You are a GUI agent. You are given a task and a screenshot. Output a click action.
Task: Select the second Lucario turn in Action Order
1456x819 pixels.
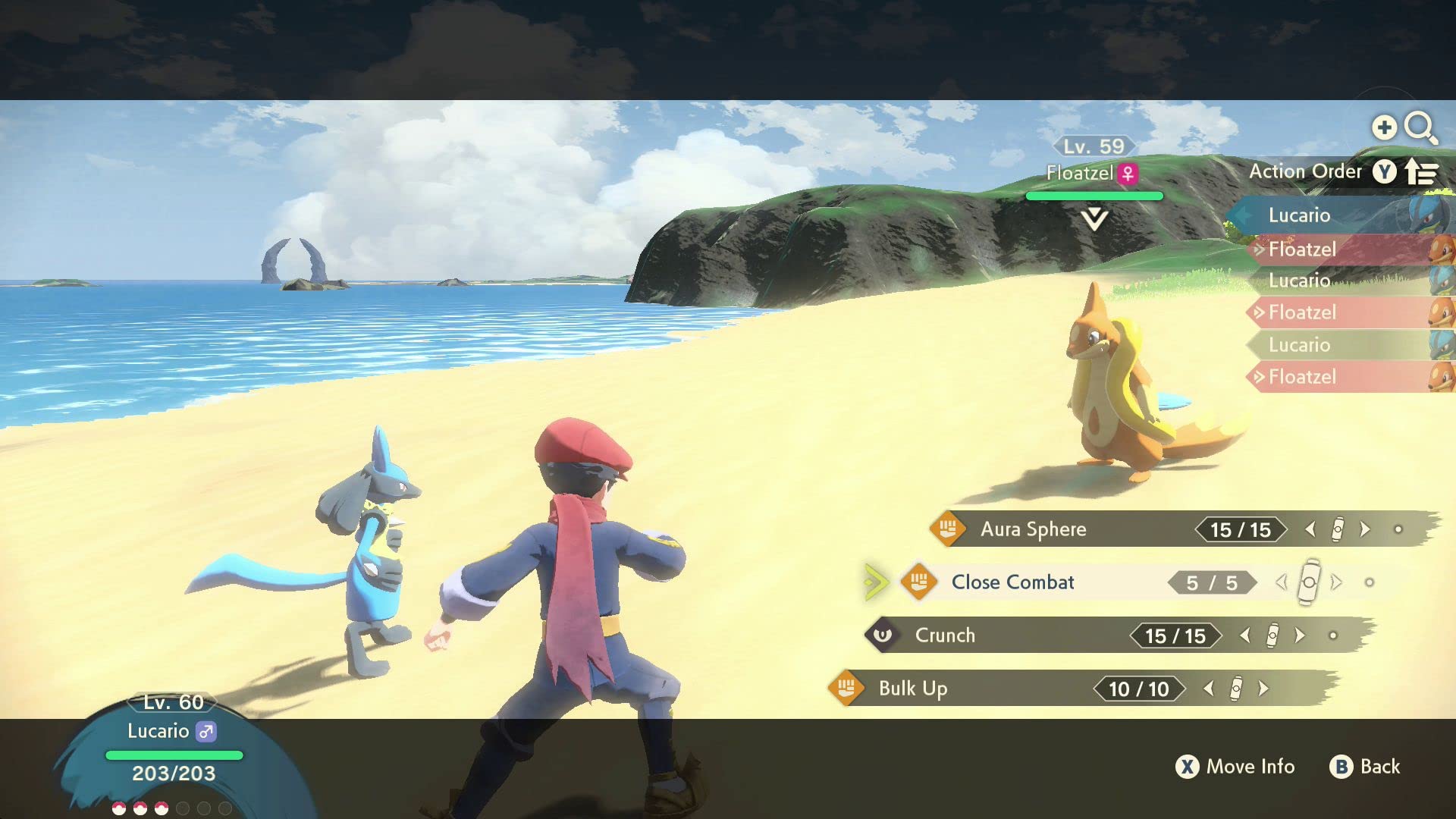tap(1299, 281)
